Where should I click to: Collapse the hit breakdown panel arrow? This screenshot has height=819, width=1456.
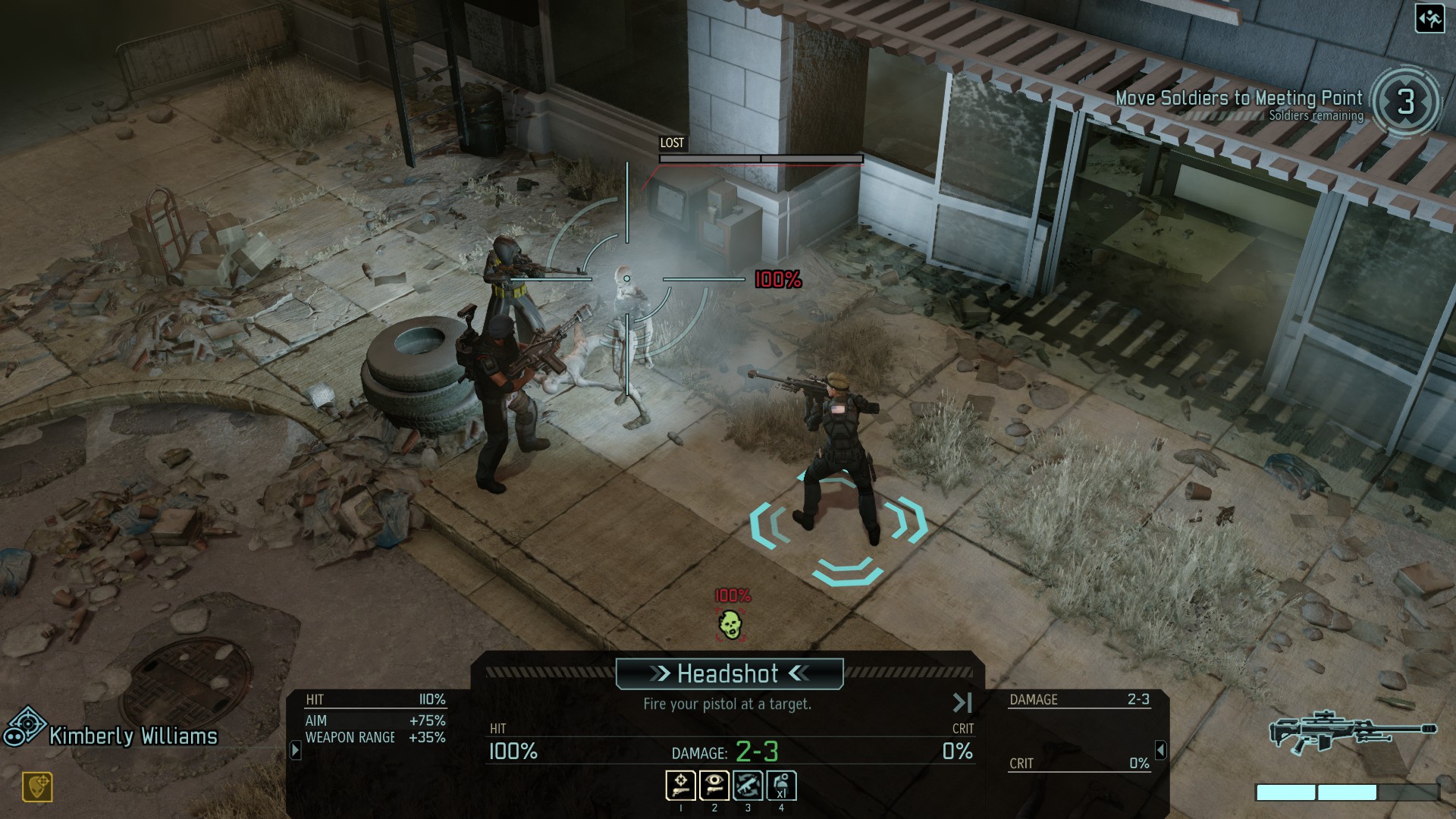click(296, 750)
